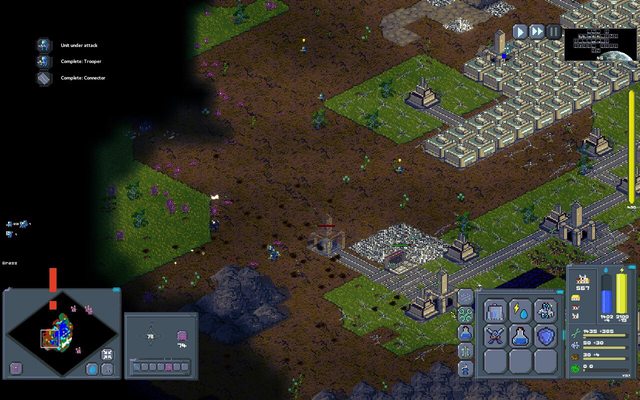Select the robot unit build icon
Image resolution: width=640 pixels, height=400 pixels.
(545, 311)
